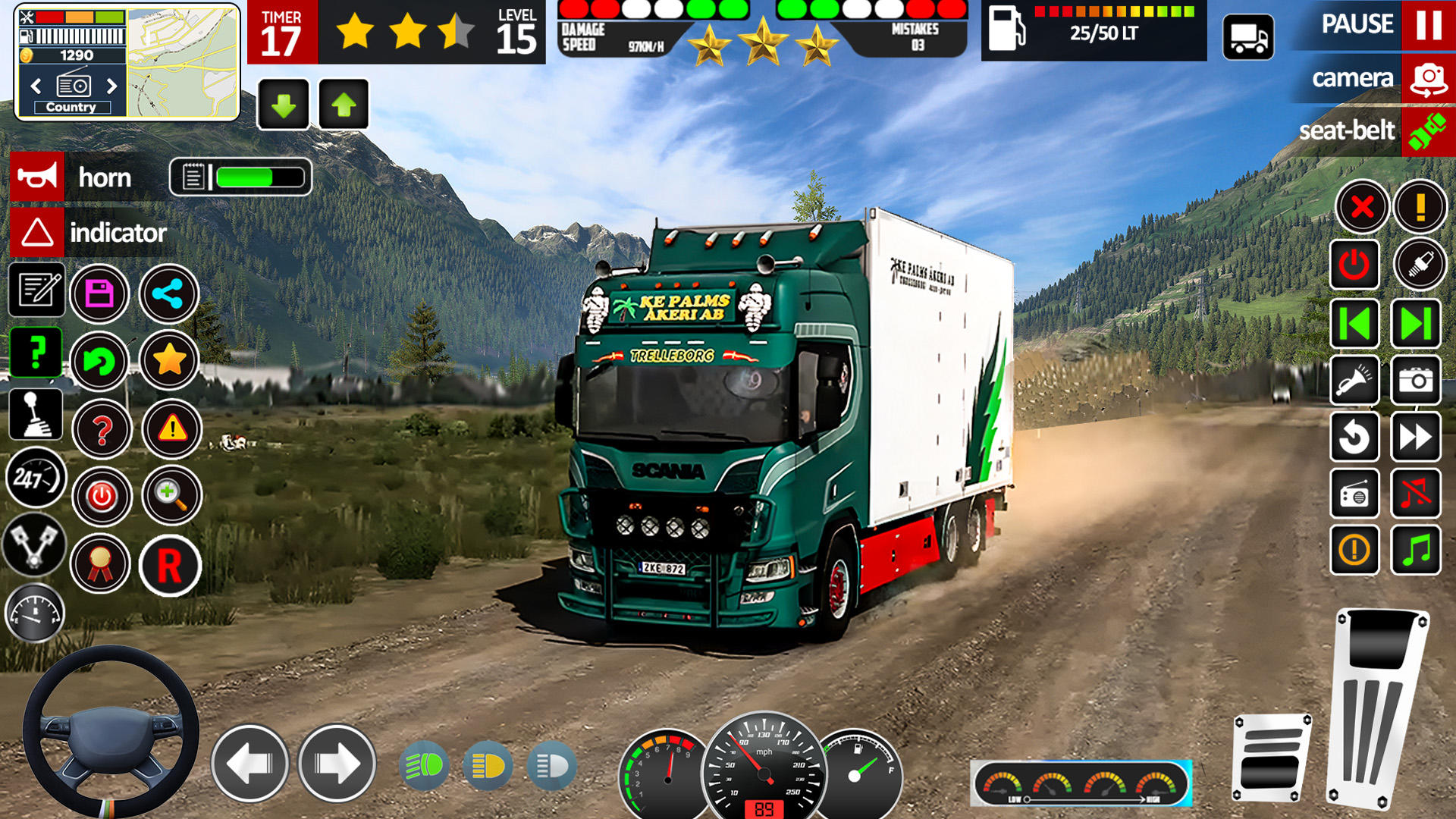
Task: Honk using the horn button
Action: click(x=37, y=177)
